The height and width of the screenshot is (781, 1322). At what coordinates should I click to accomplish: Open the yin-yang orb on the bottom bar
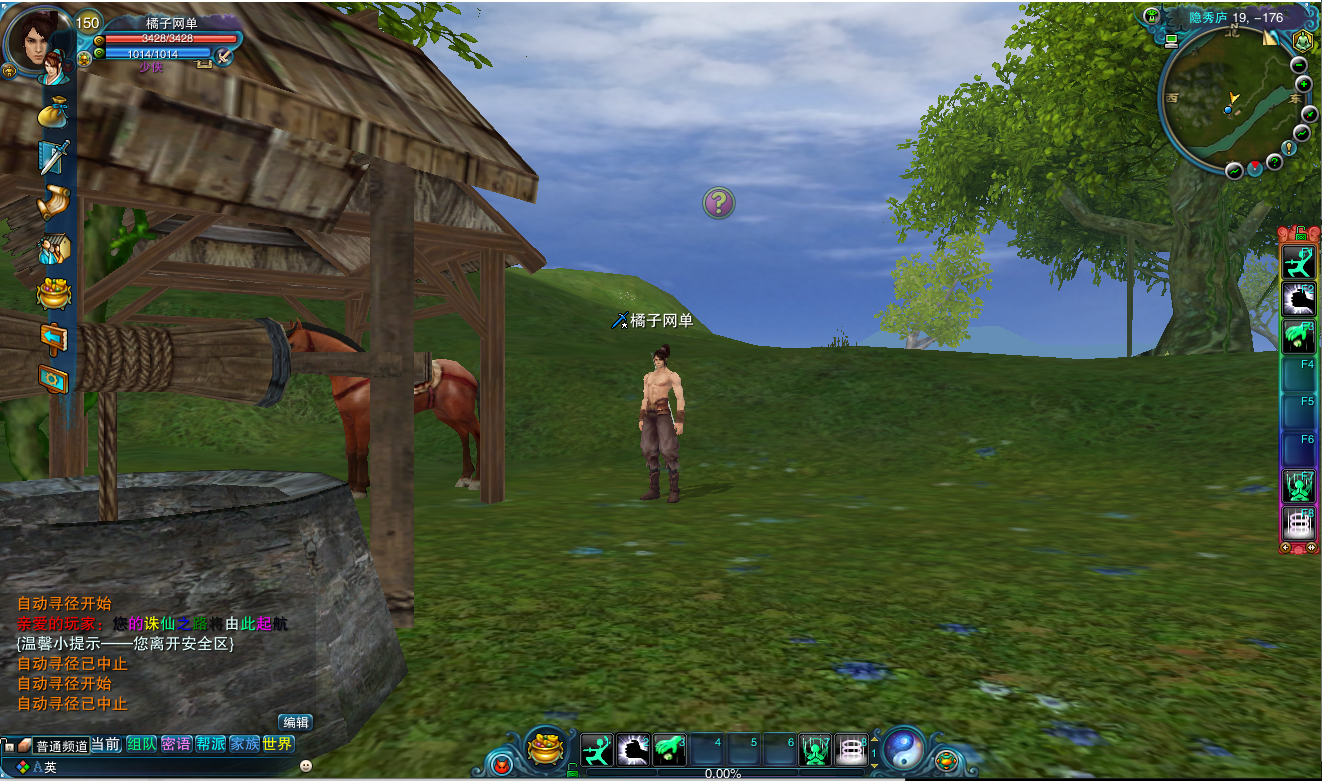click(x=904, y=748)
